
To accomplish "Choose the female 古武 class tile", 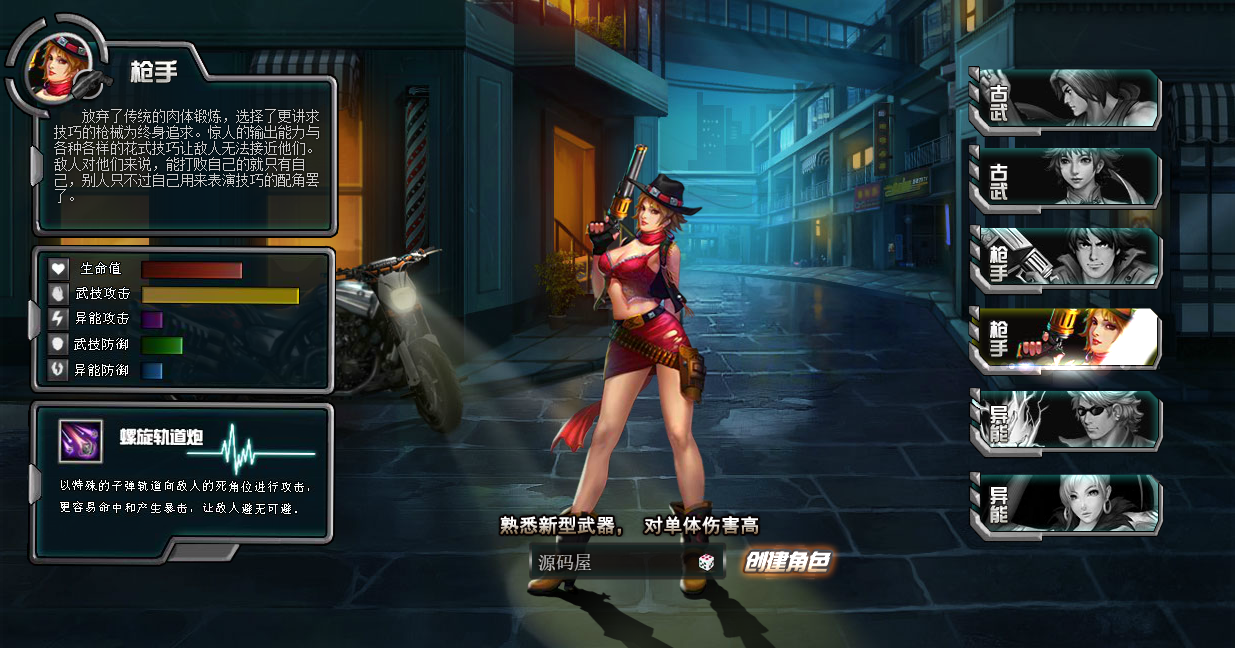I will pyautogui.click(x=1065, y=178).
